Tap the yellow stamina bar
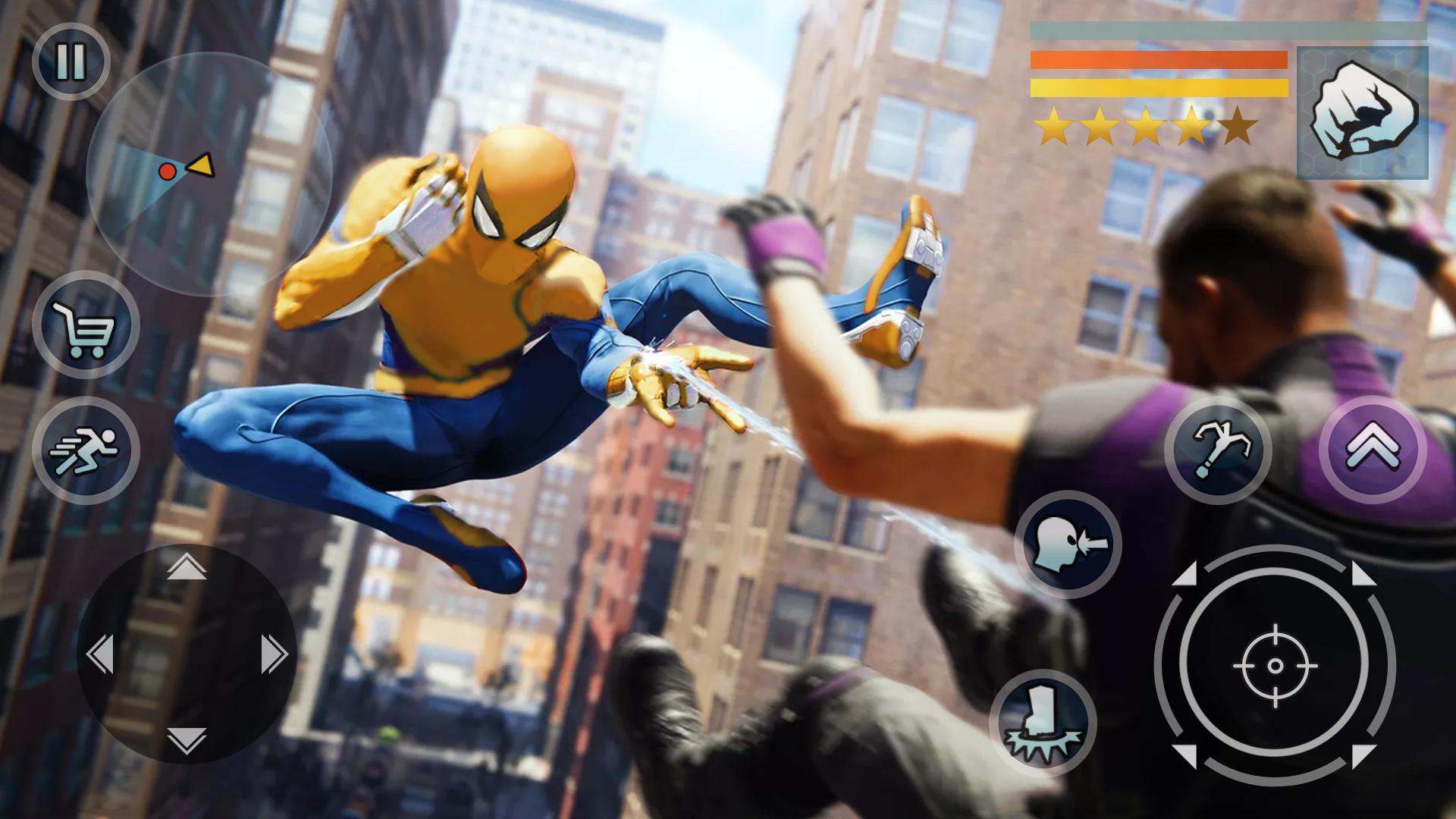1456x819 pixels. 1156,87
